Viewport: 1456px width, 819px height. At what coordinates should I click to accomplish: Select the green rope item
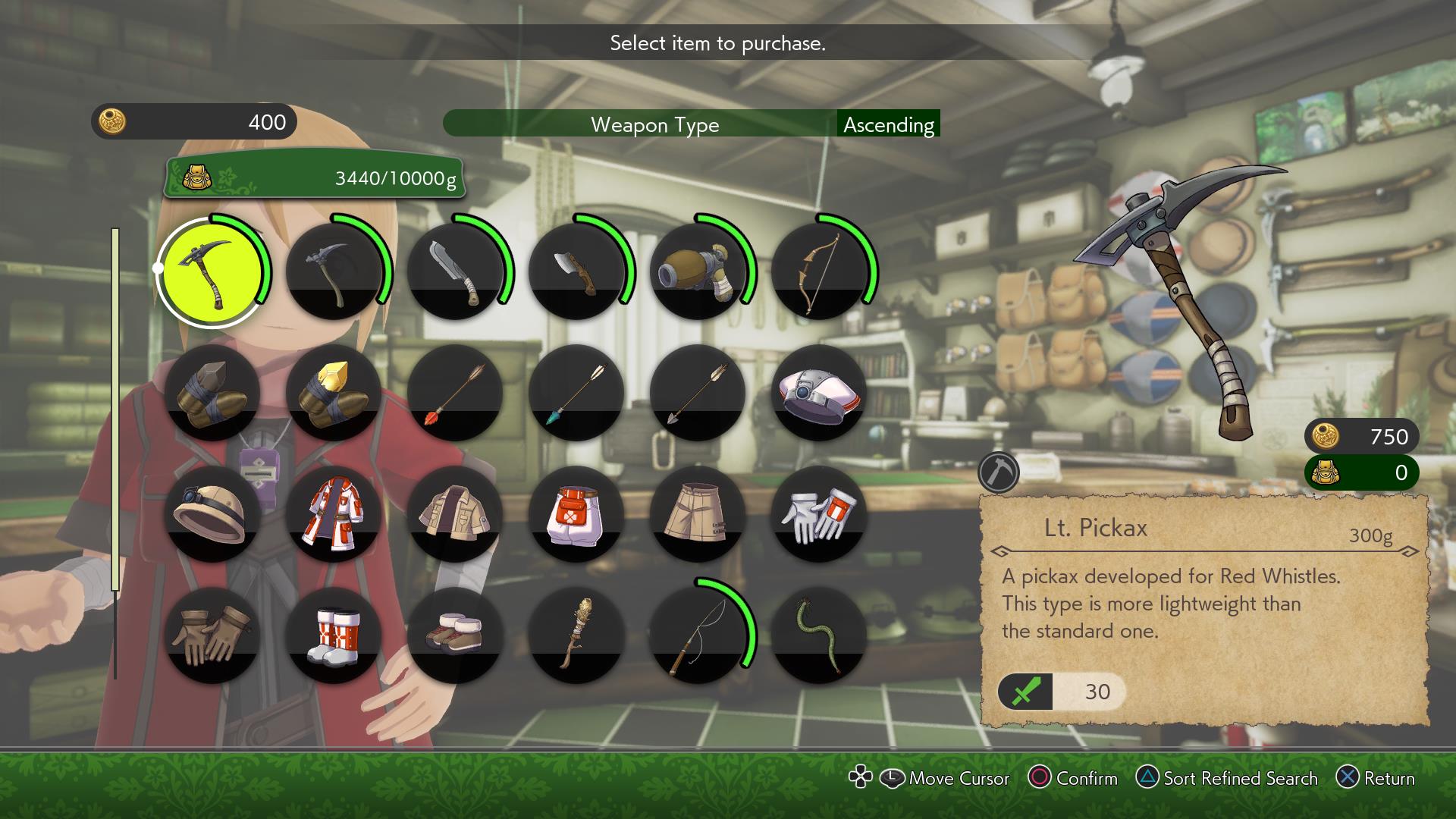point(819,635)
